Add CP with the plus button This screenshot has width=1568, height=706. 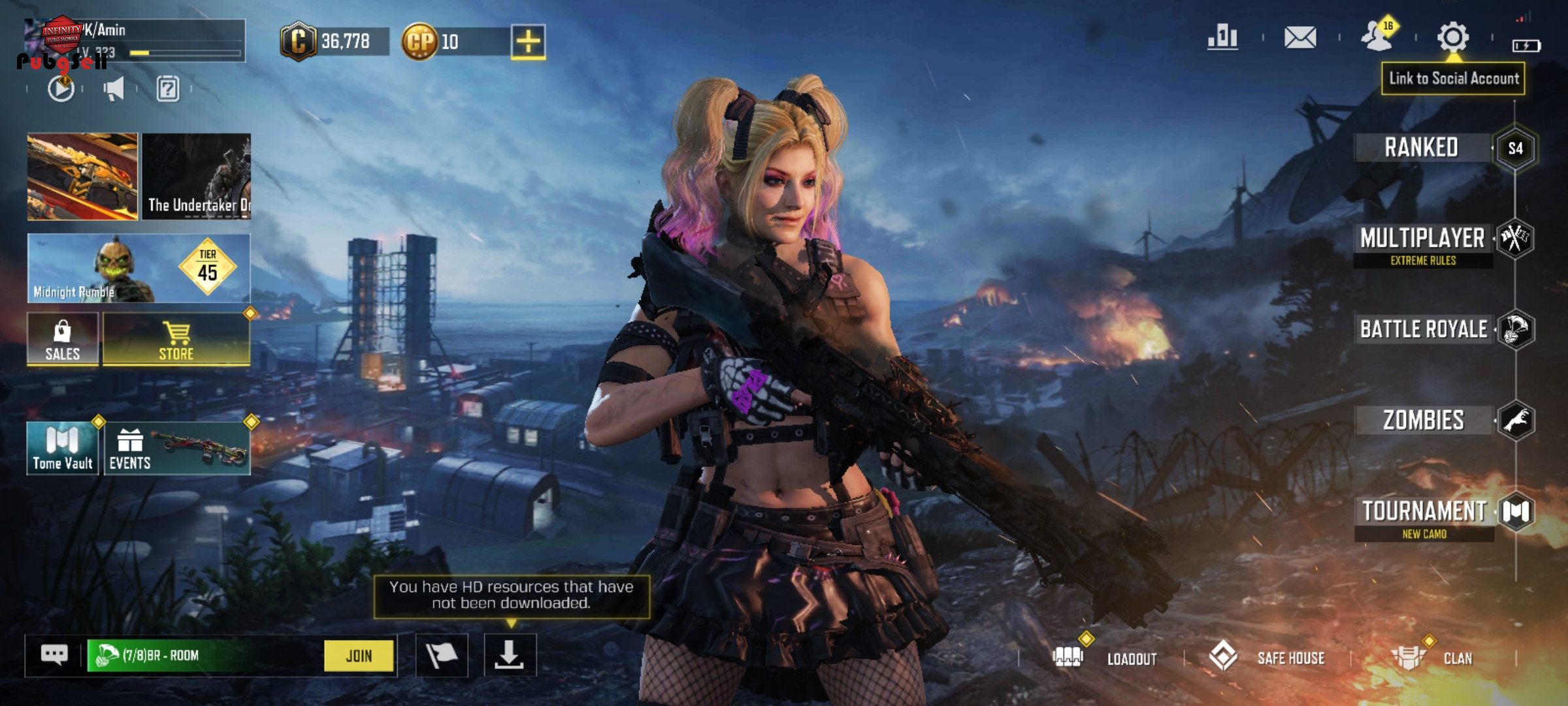(x=528, y=42)
